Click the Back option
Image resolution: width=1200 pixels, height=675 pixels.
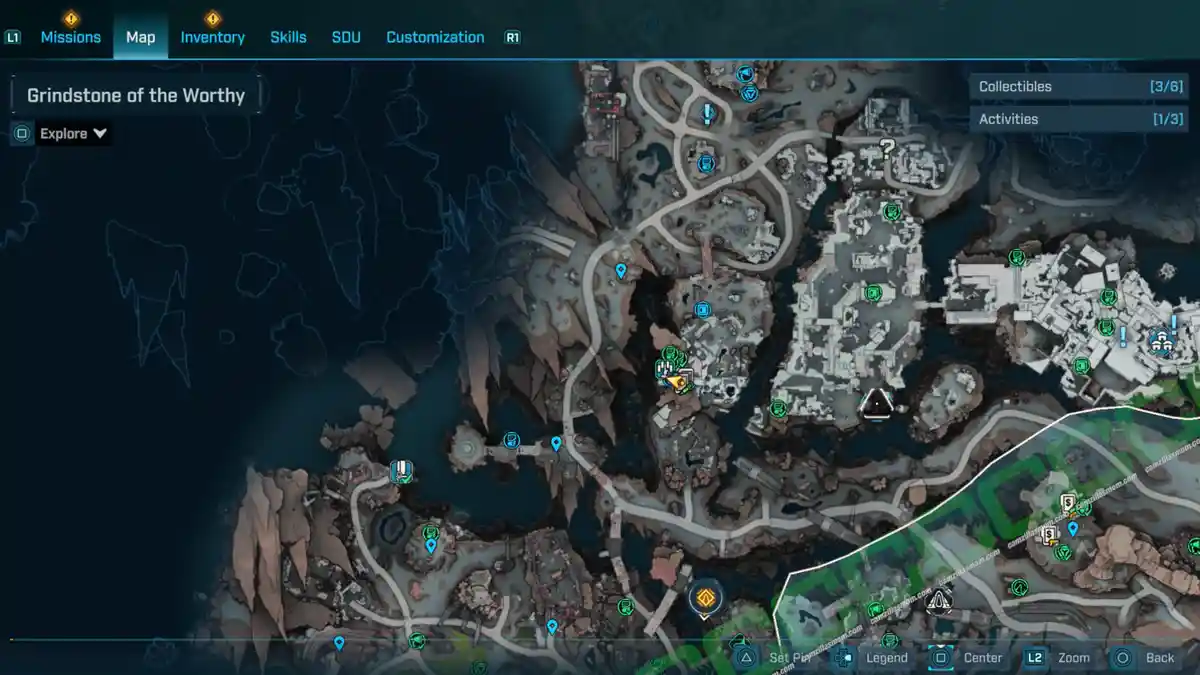1158,657
